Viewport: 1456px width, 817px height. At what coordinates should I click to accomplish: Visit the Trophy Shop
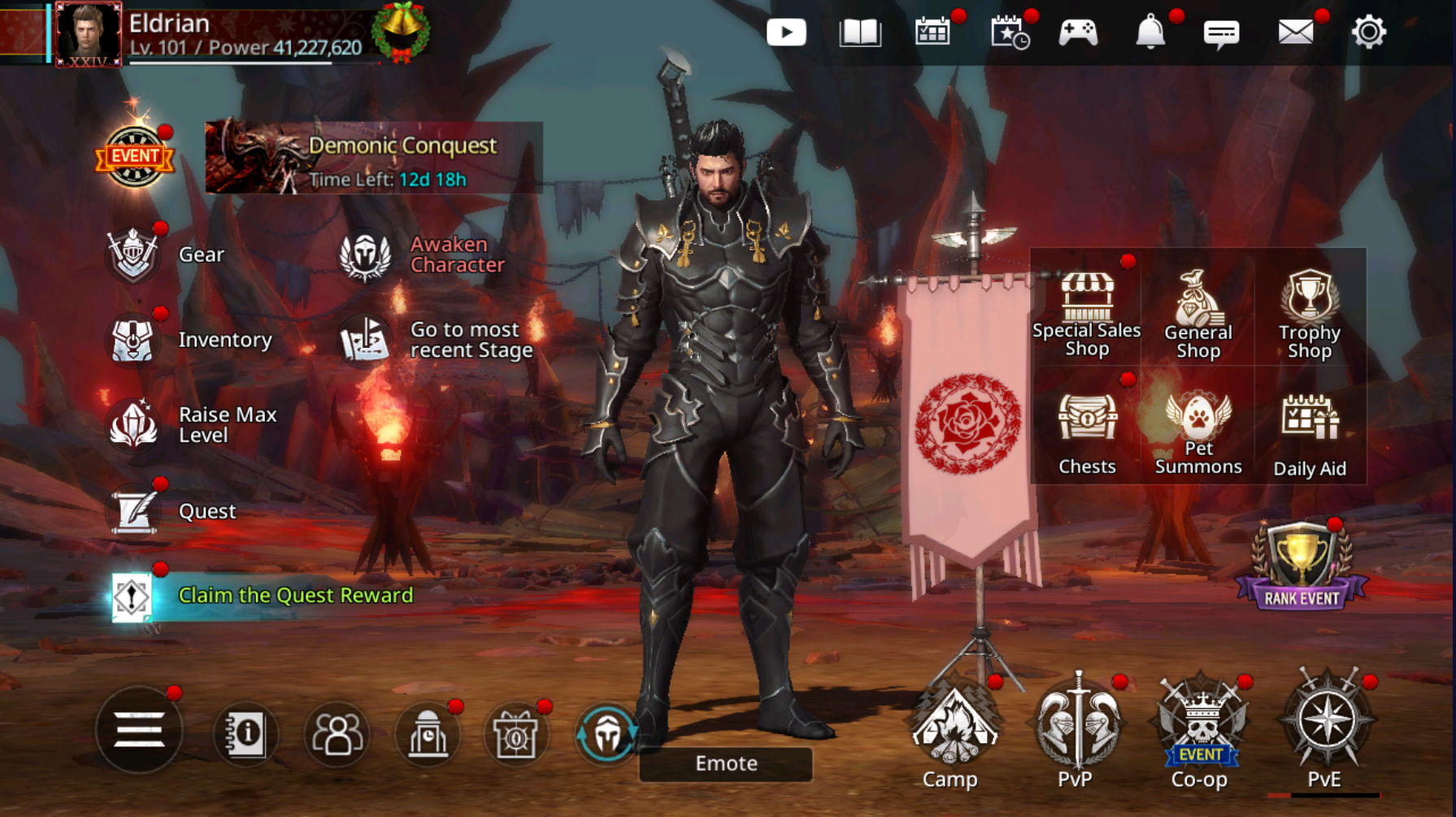1309,314
